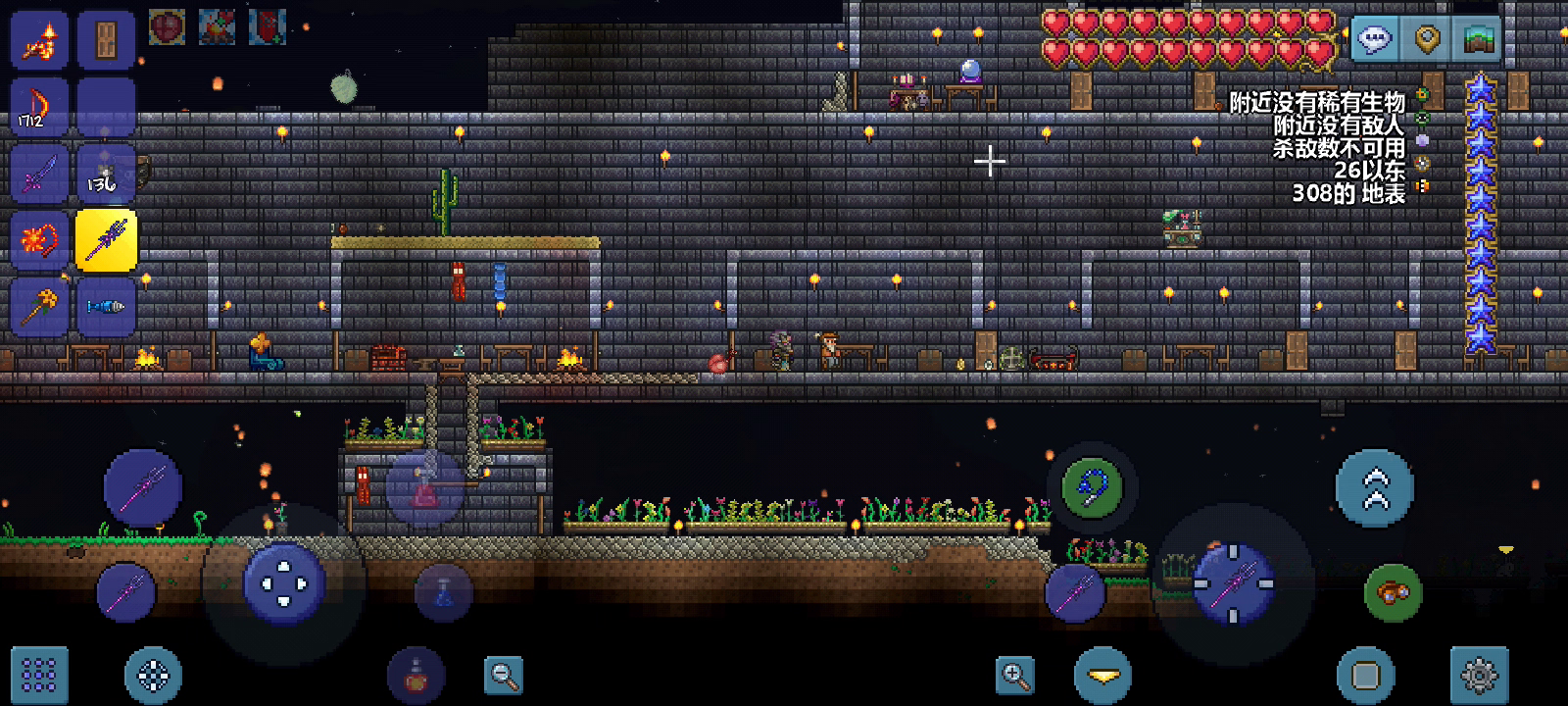Image resolution: width=1568 pixels, height=706 pixels.
Task: Open the inventory grid button
Action: coord(39,675)
